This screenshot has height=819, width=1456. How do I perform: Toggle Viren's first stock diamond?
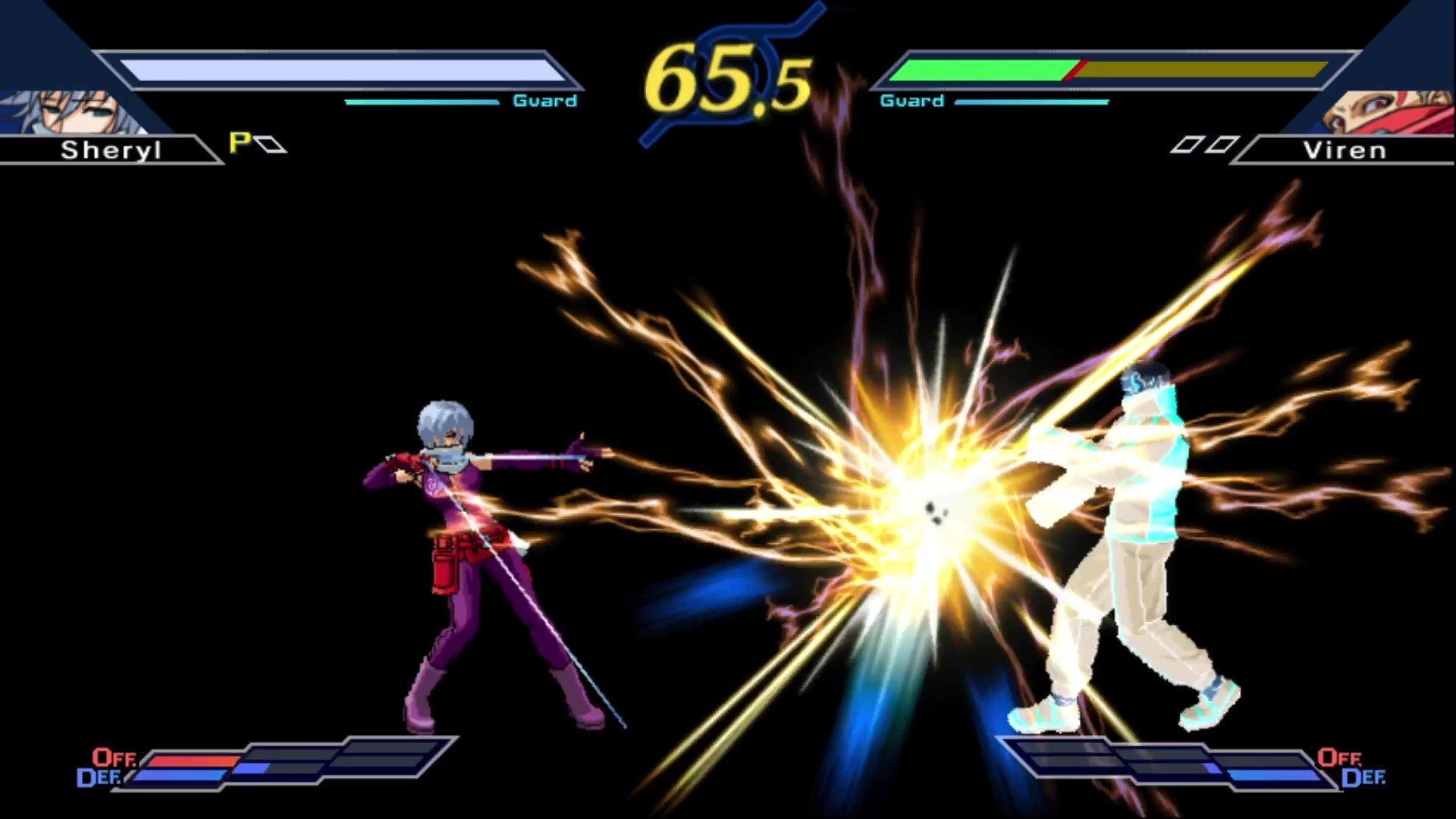[1189, 144]
